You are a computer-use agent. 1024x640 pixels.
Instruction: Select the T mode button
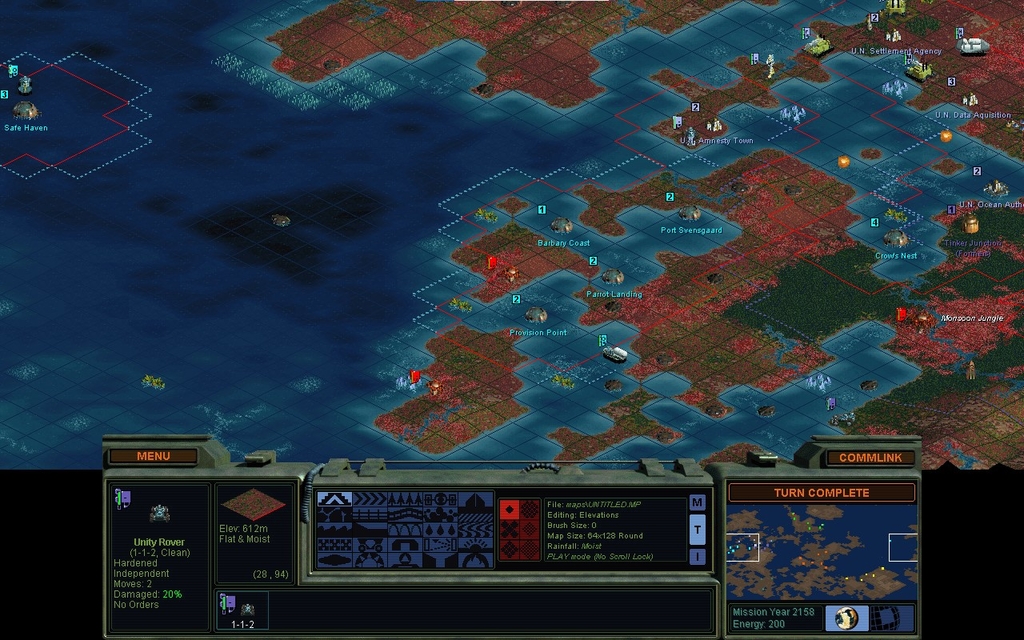[697, 529]
